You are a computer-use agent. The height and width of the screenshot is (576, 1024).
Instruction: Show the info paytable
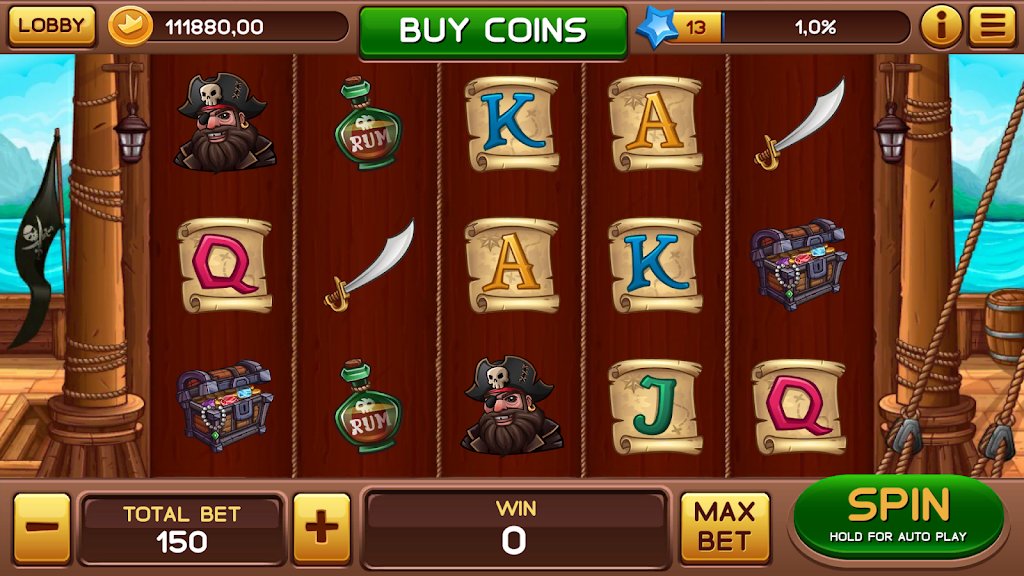point(941,27)
